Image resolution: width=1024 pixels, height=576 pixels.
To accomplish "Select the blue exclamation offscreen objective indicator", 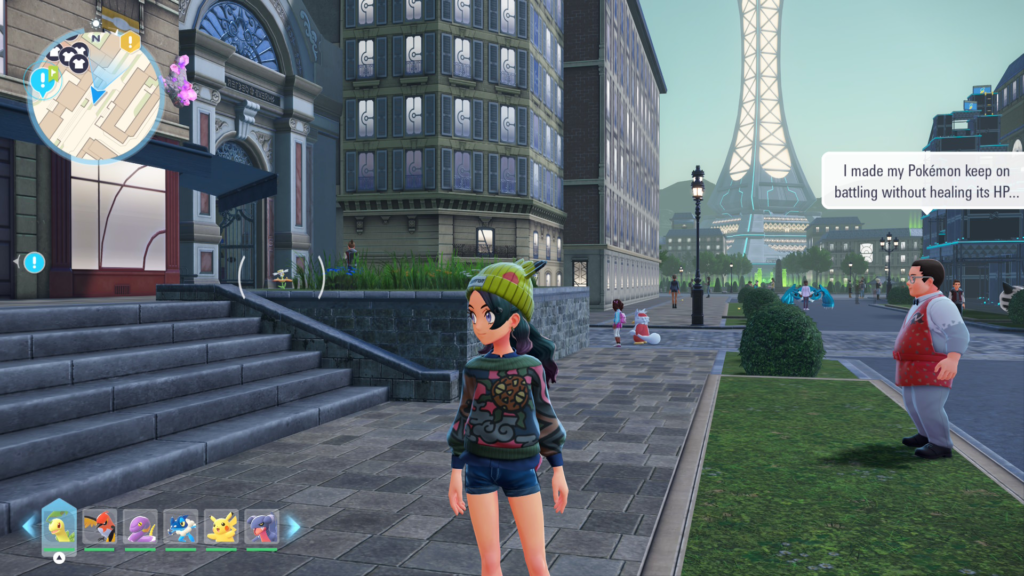I will pyautogui.click(x=34, y=262).
